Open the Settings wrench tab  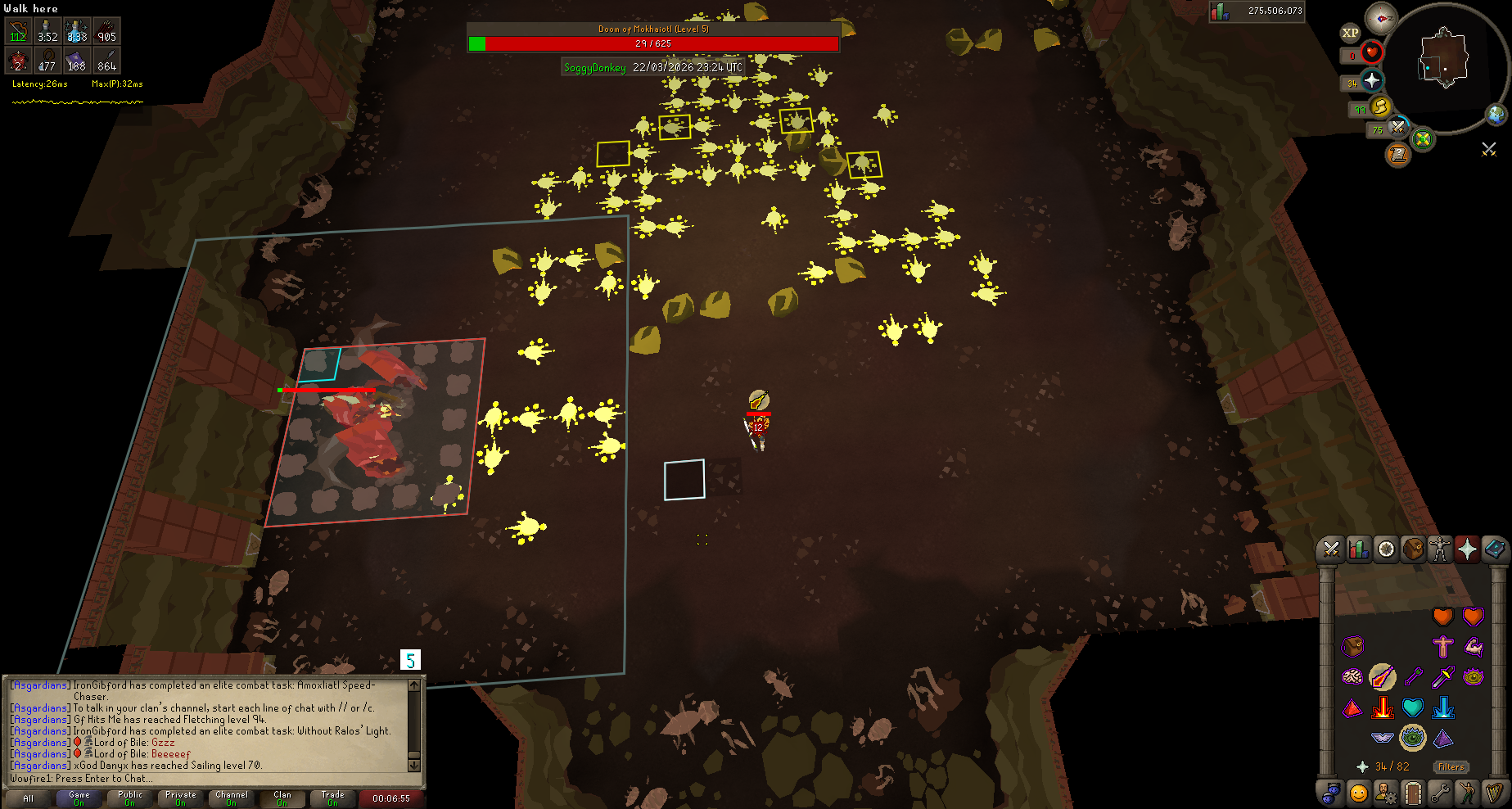1440,793
